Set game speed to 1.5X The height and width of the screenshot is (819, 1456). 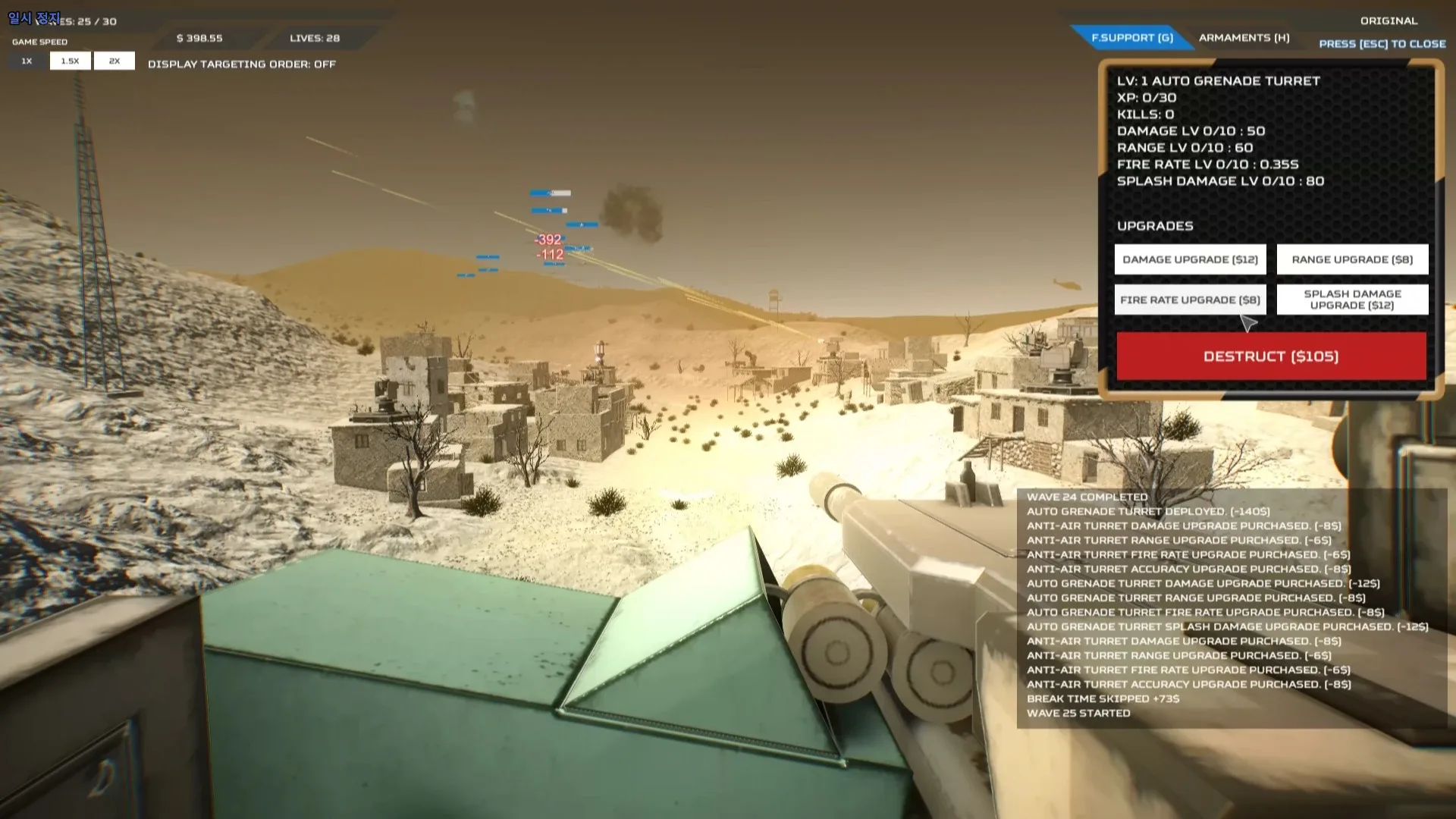(70, 61)
